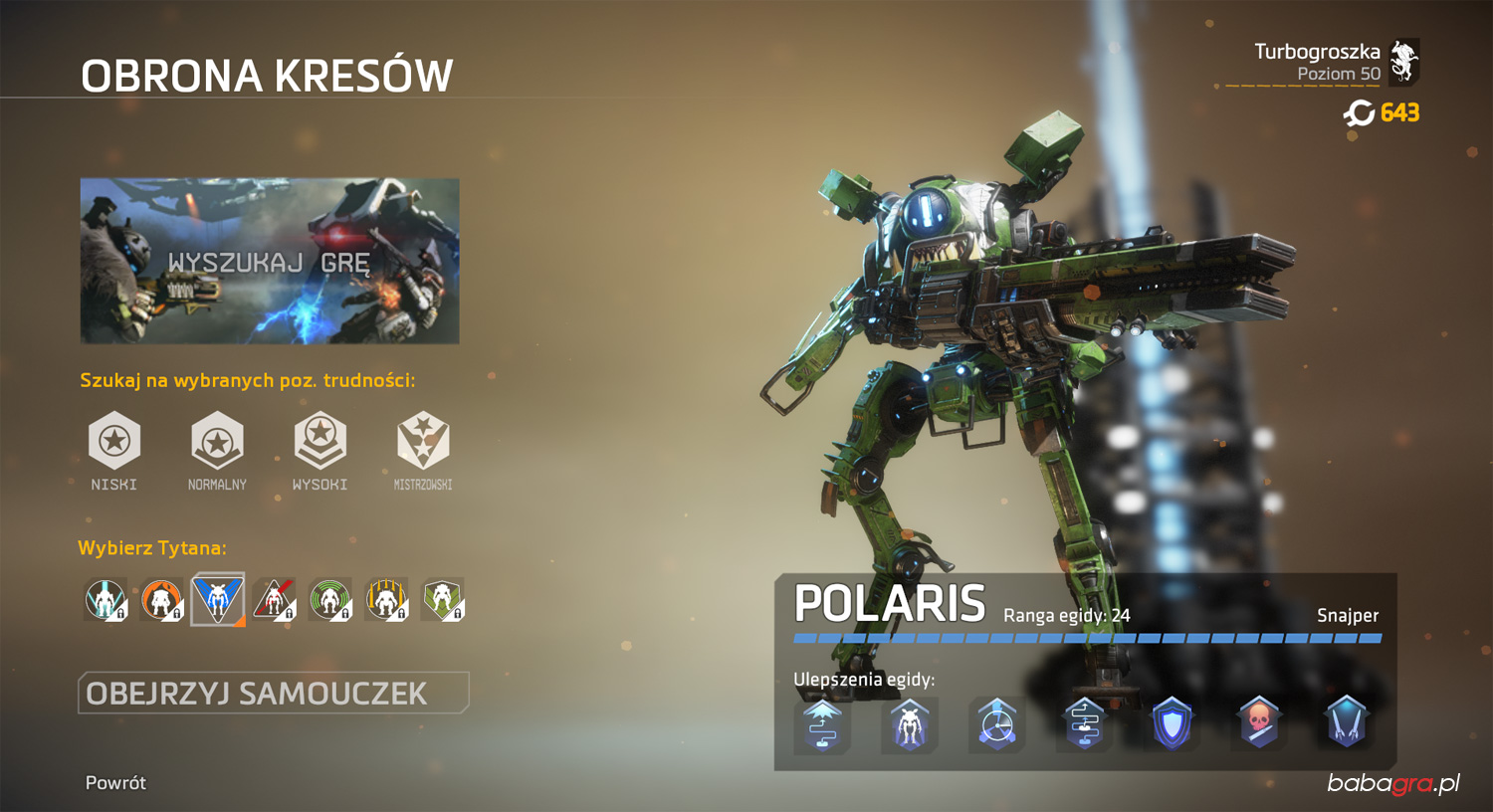Screen dimensions: 1493x812
Task: Toggle Wysoki difficulty search
Action: [x=320, y=441]
